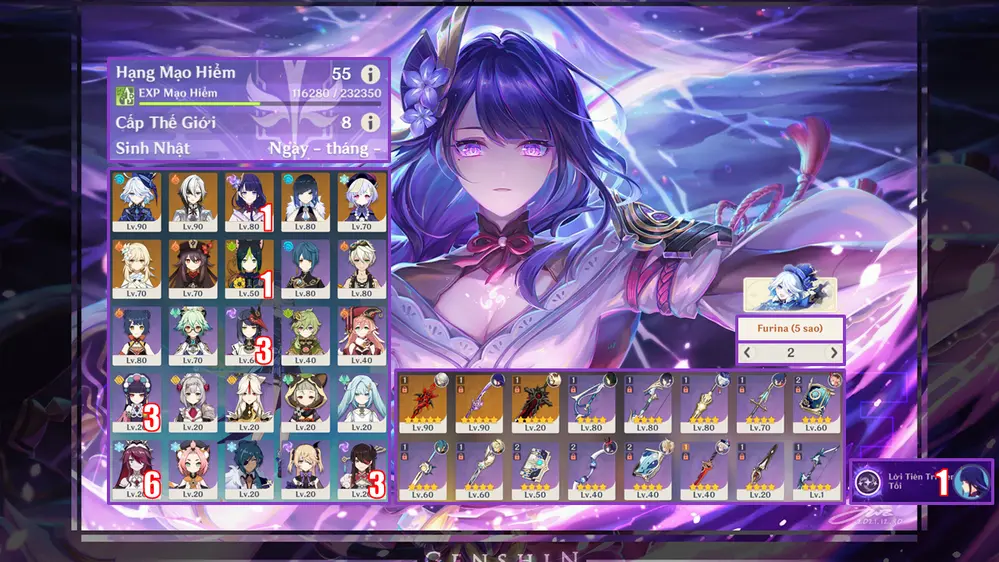Go to the previous page with left arrow
The image size is (999, 562).
[747, 353]
